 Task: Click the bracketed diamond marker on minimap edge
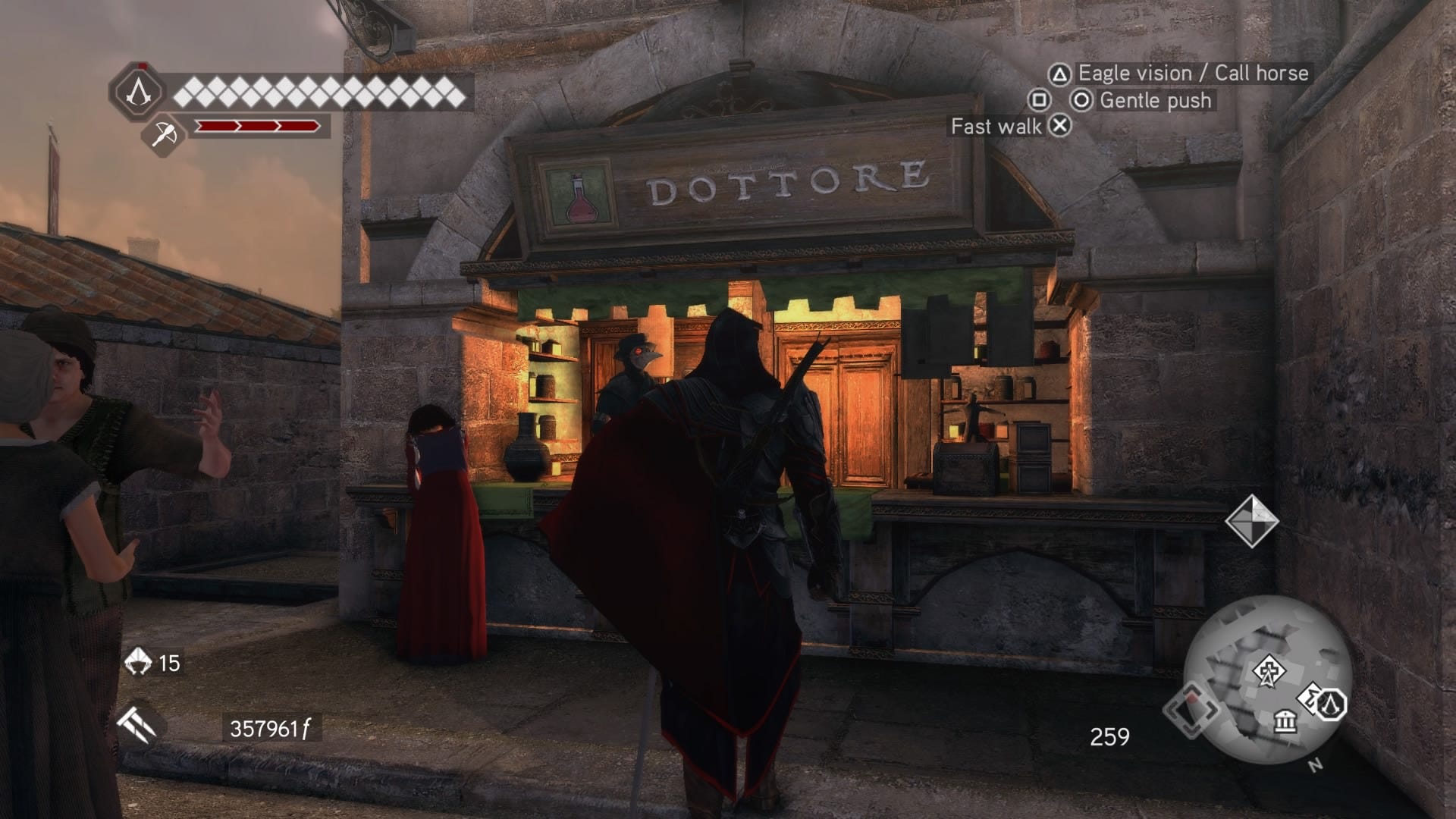tap(1191, 710)
